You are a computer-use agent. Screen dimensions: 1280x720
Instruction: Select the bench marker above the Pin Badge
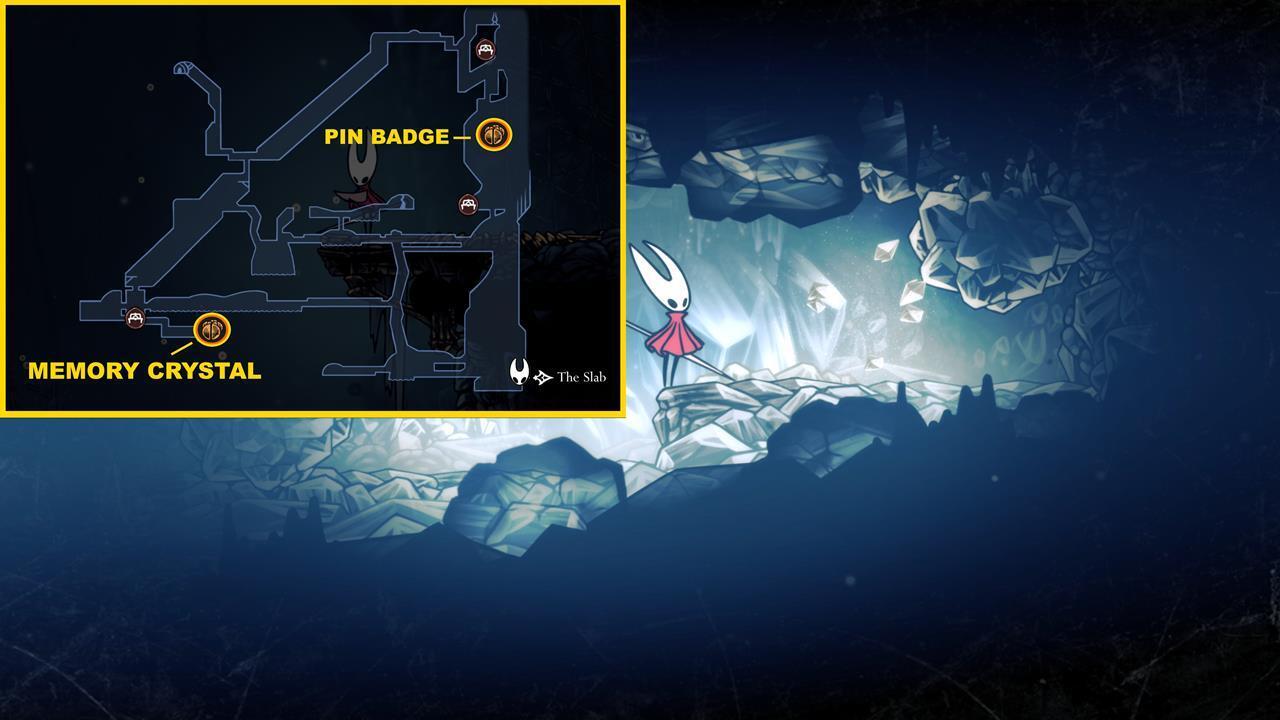[485, 49]
